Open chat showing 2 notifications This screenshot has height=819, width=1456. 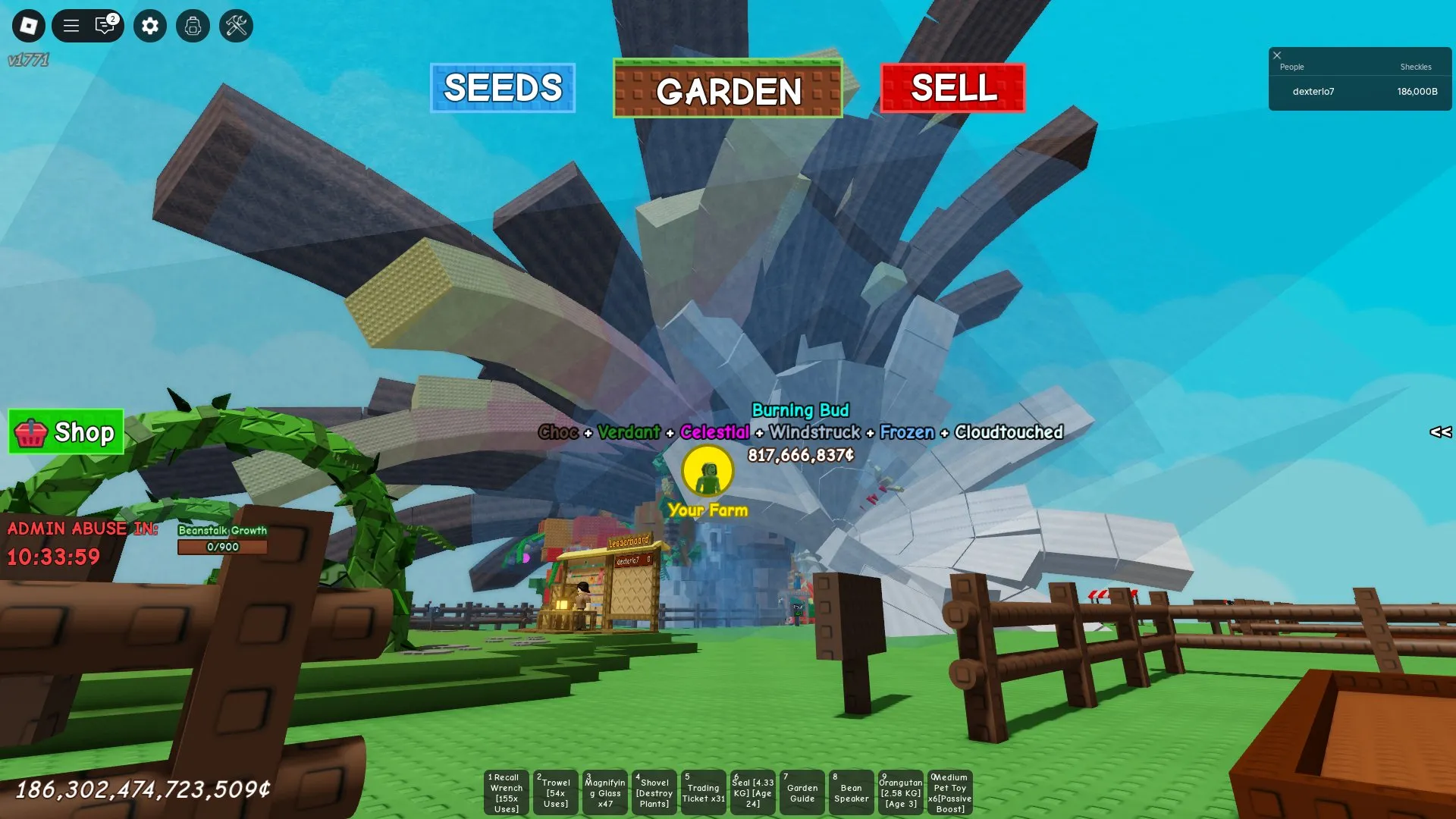coord(104,25)
